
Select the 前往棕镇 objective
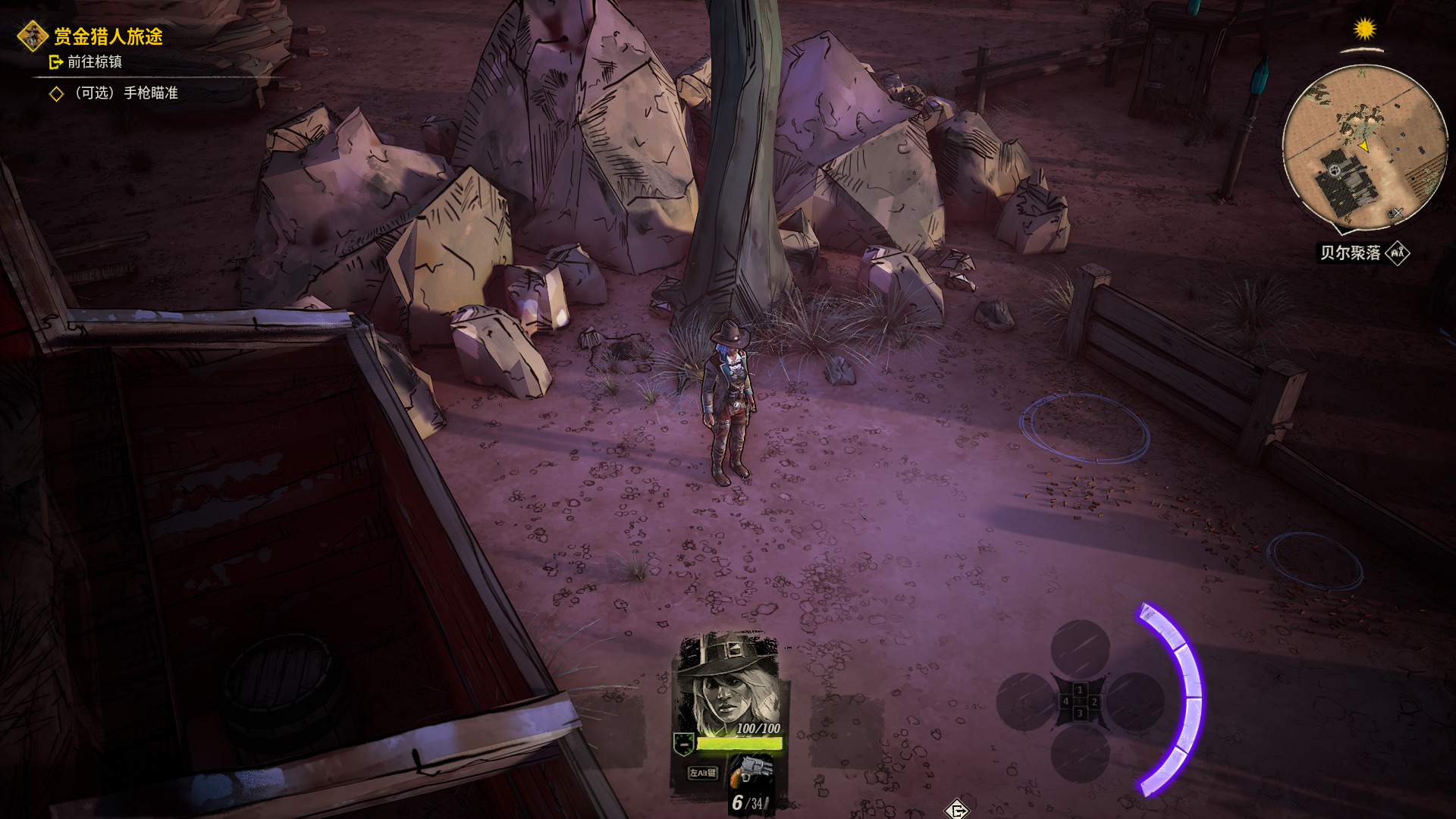point(94,62)
